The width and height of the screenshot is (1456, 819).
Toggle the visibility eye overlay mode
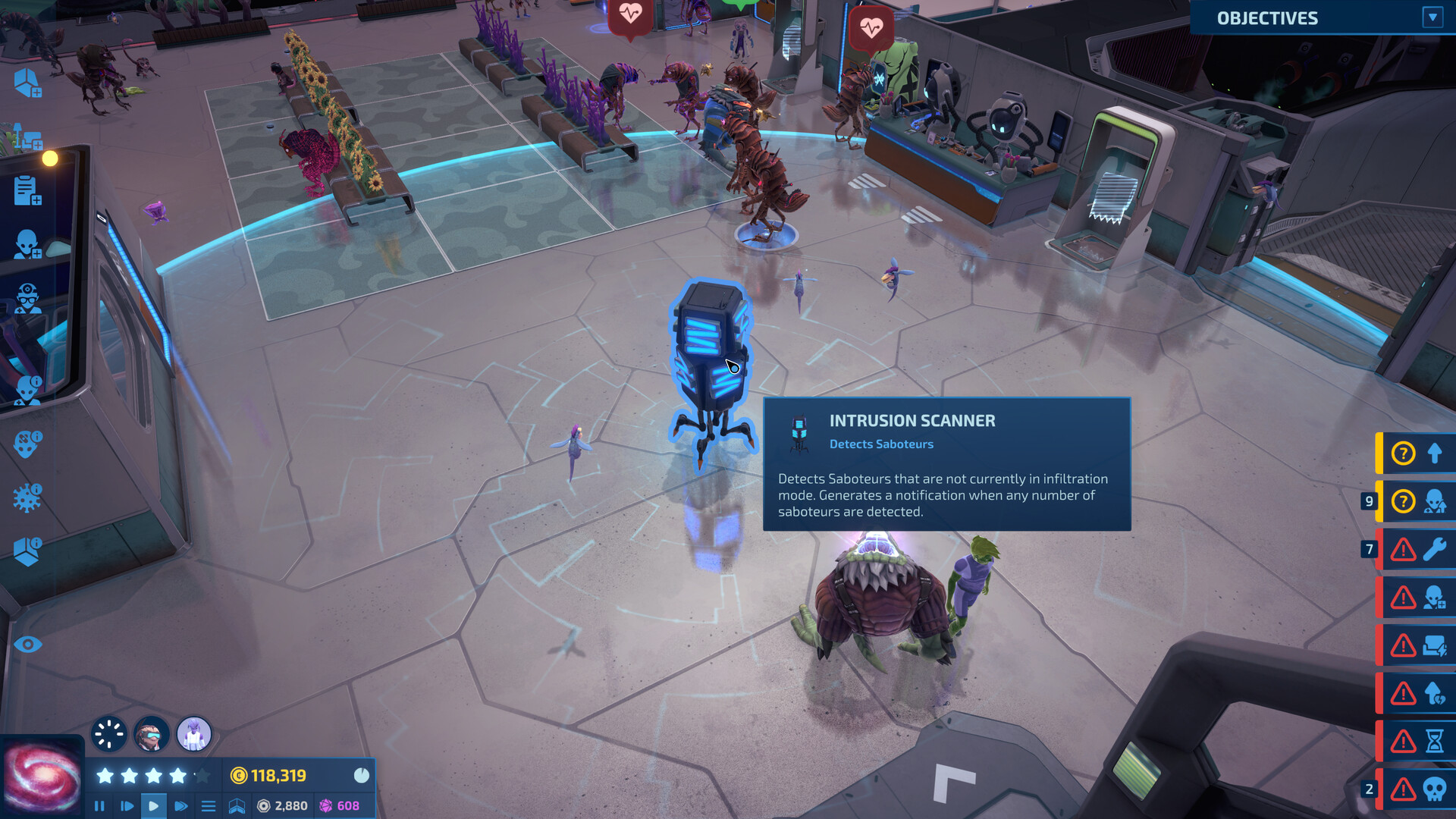[28, 643]
